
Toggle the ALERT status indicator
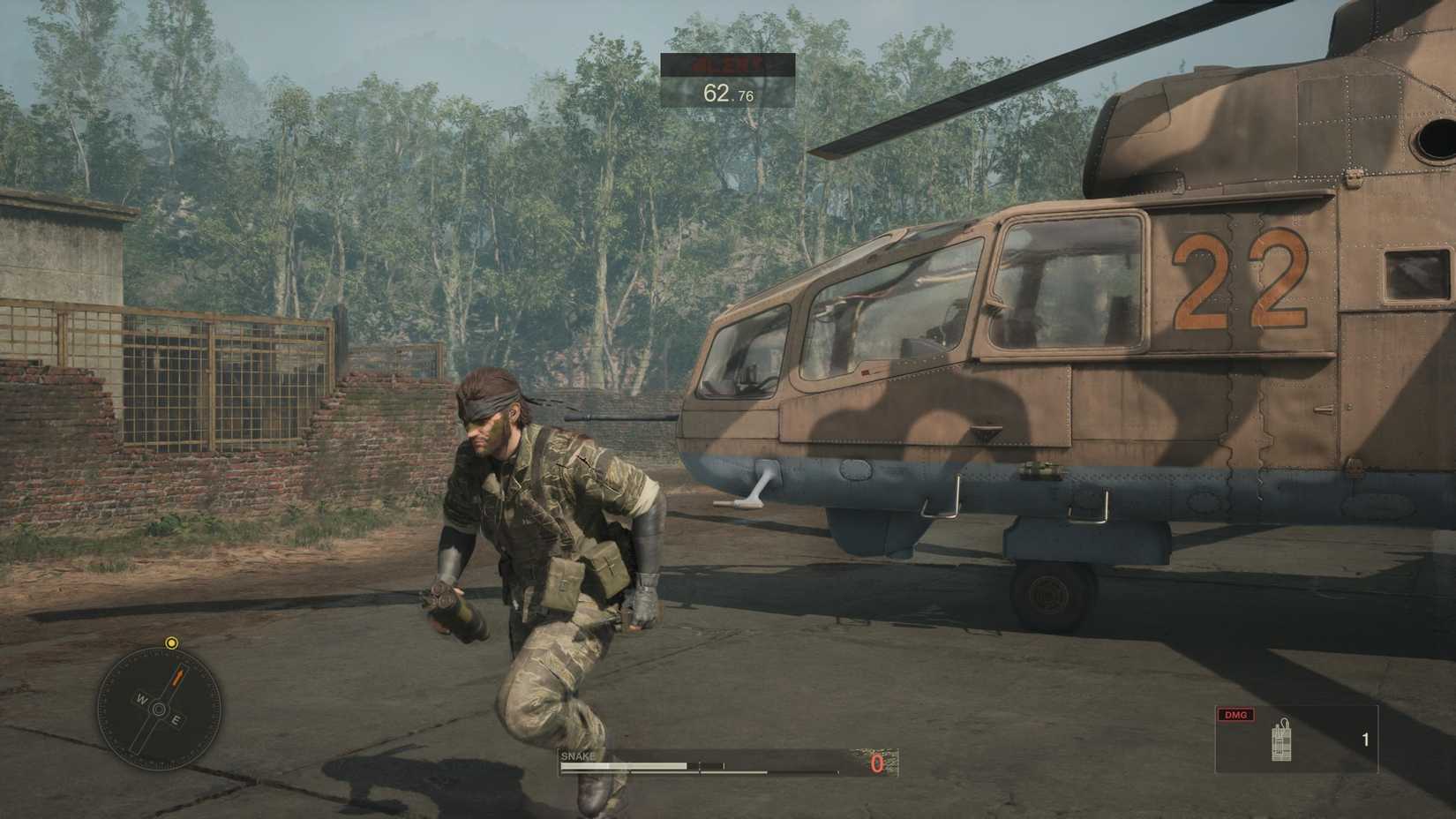(x=727, y=63)
